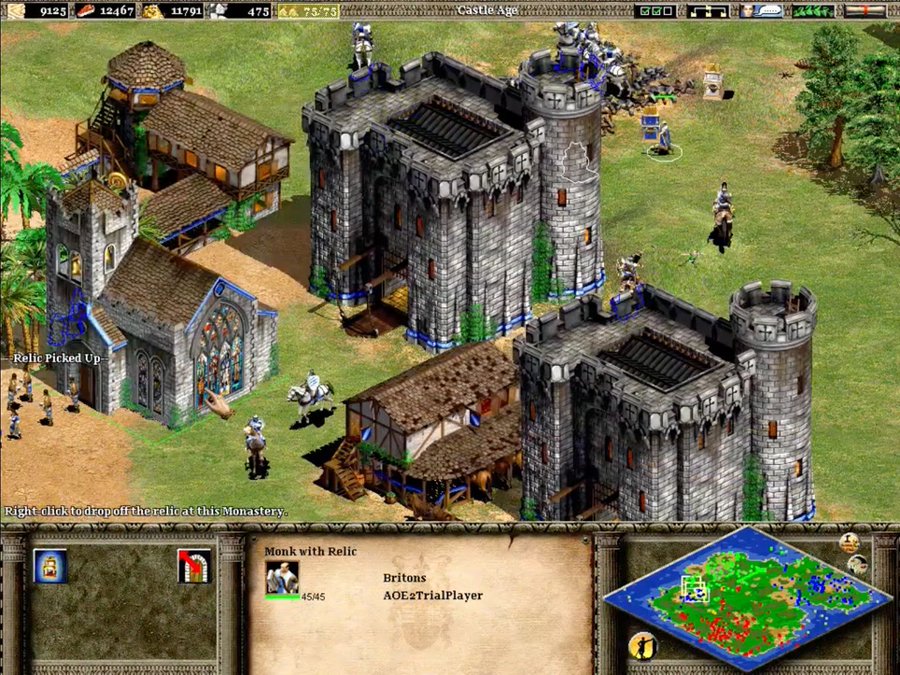Click the drop relic command icon
The height and width of the screenshot is (675, 900).
[50, 566]
